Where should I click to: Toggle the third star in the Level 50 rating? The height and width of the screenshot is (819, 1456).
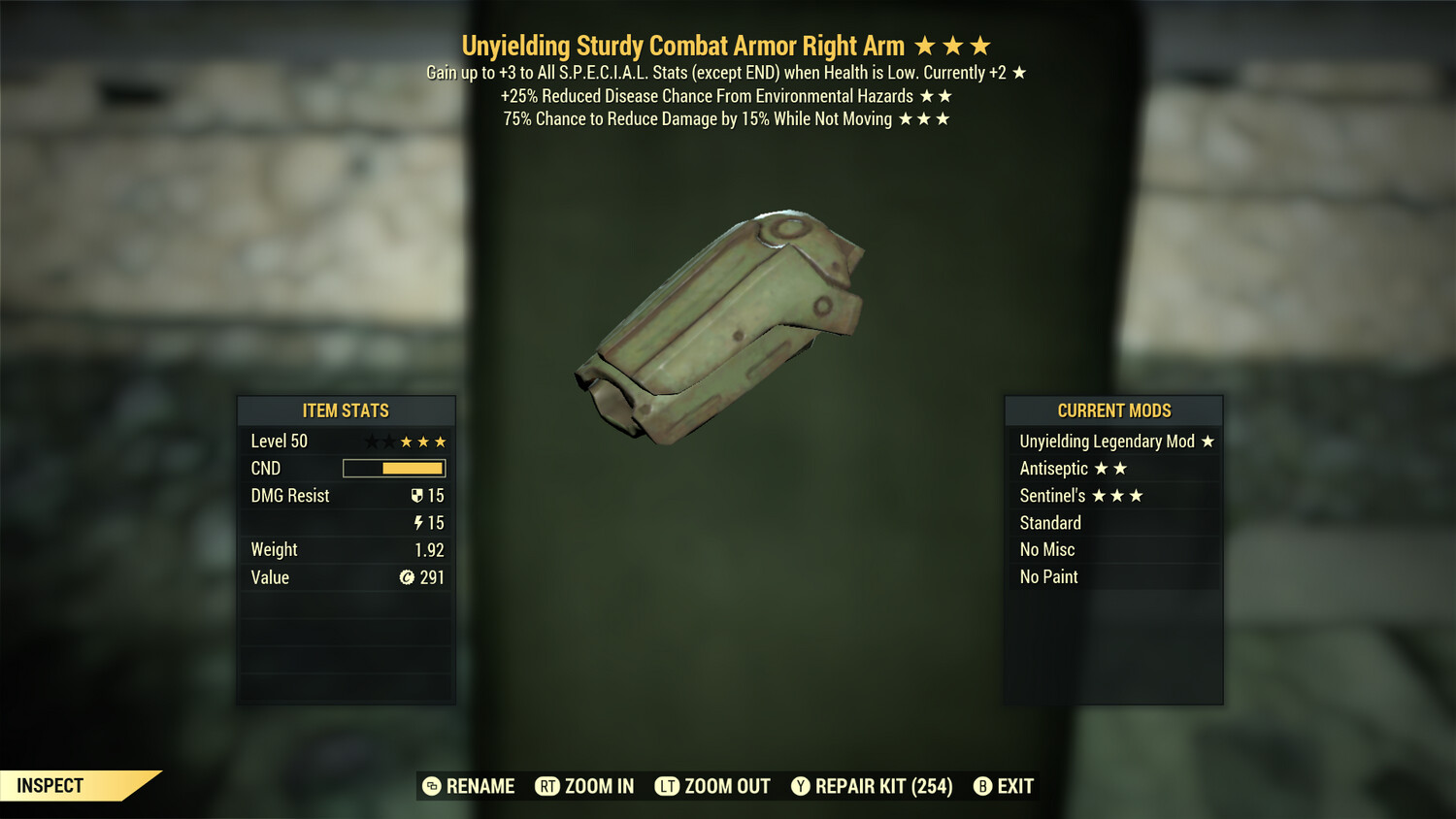409,441
